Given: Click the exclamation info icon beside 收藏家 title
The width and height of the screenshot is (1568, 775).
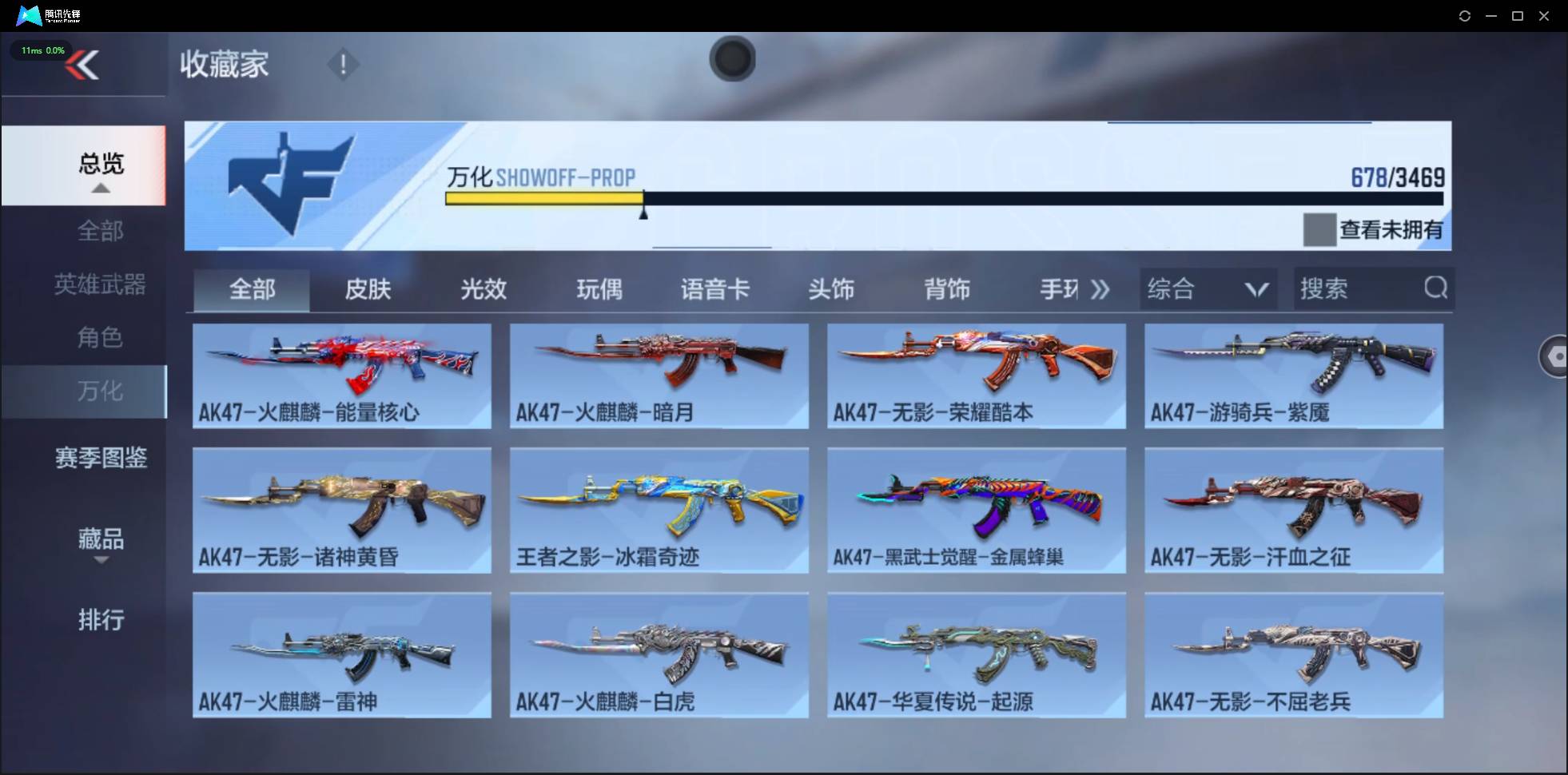Looking at the screenshot, I should tap(344, 64).
